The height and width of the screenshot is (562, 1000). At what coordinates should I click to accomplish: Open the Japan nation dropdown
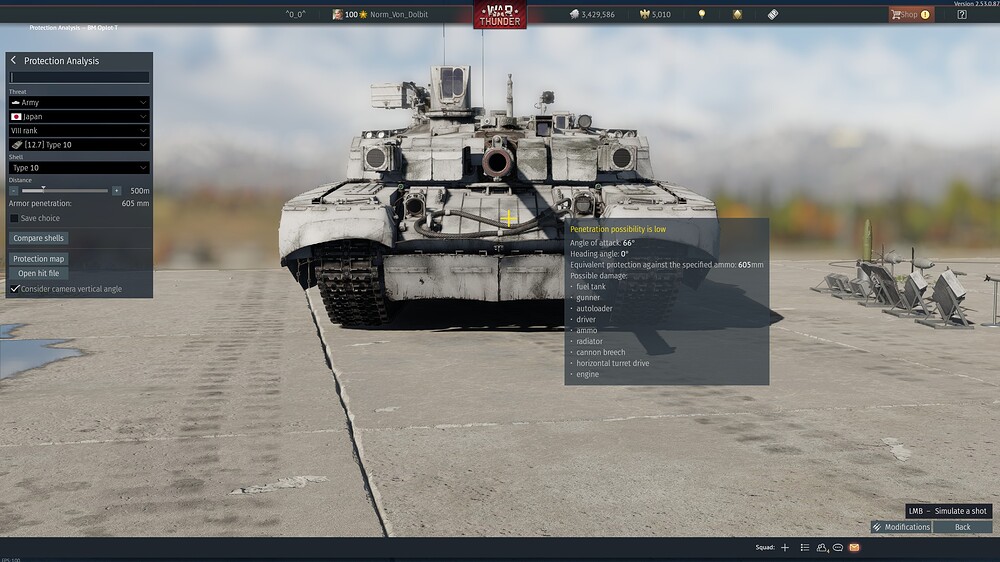pos(79,116)
